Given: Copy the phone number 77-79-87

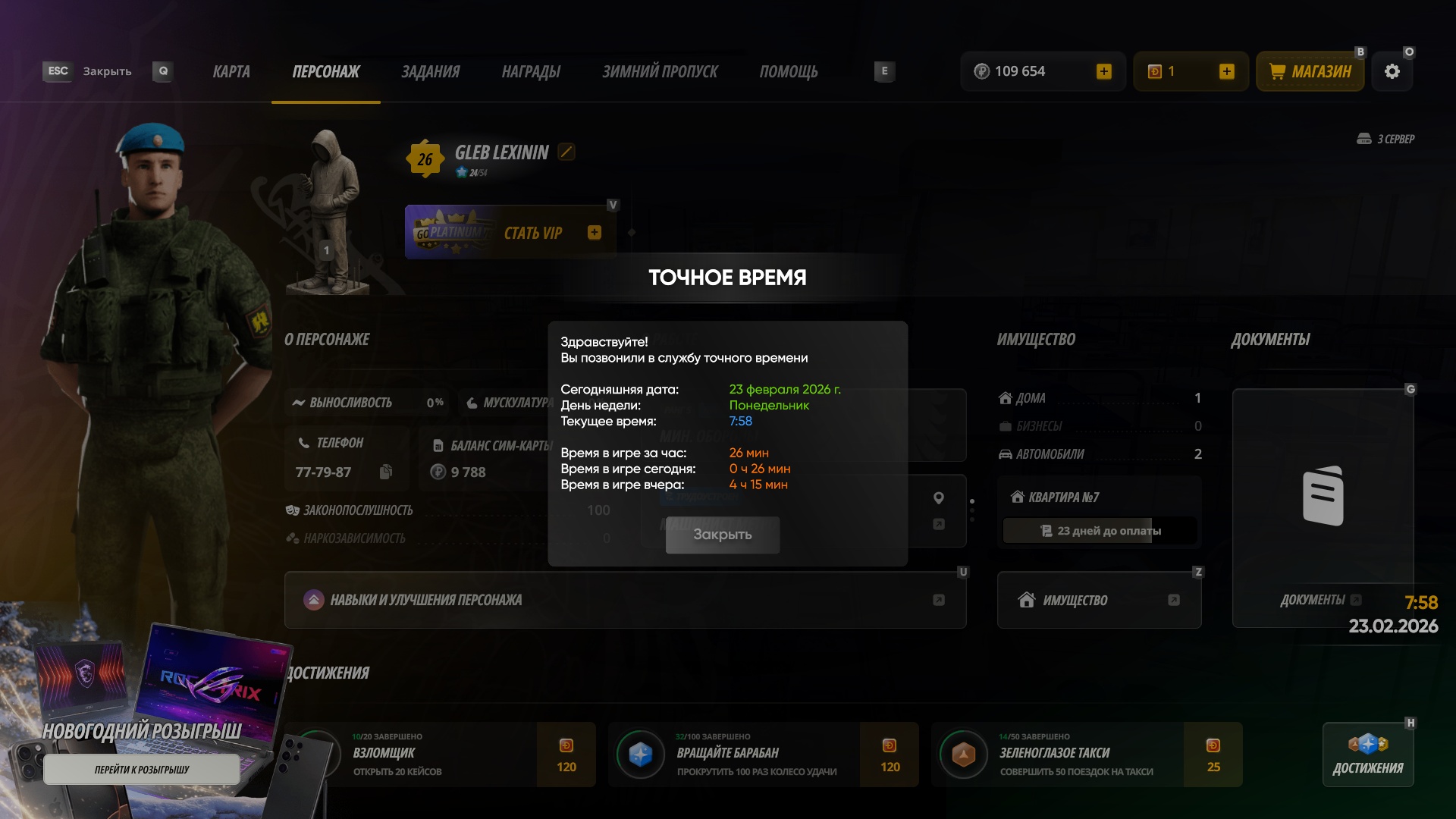Looking at the screenshot, I should 386,472.
